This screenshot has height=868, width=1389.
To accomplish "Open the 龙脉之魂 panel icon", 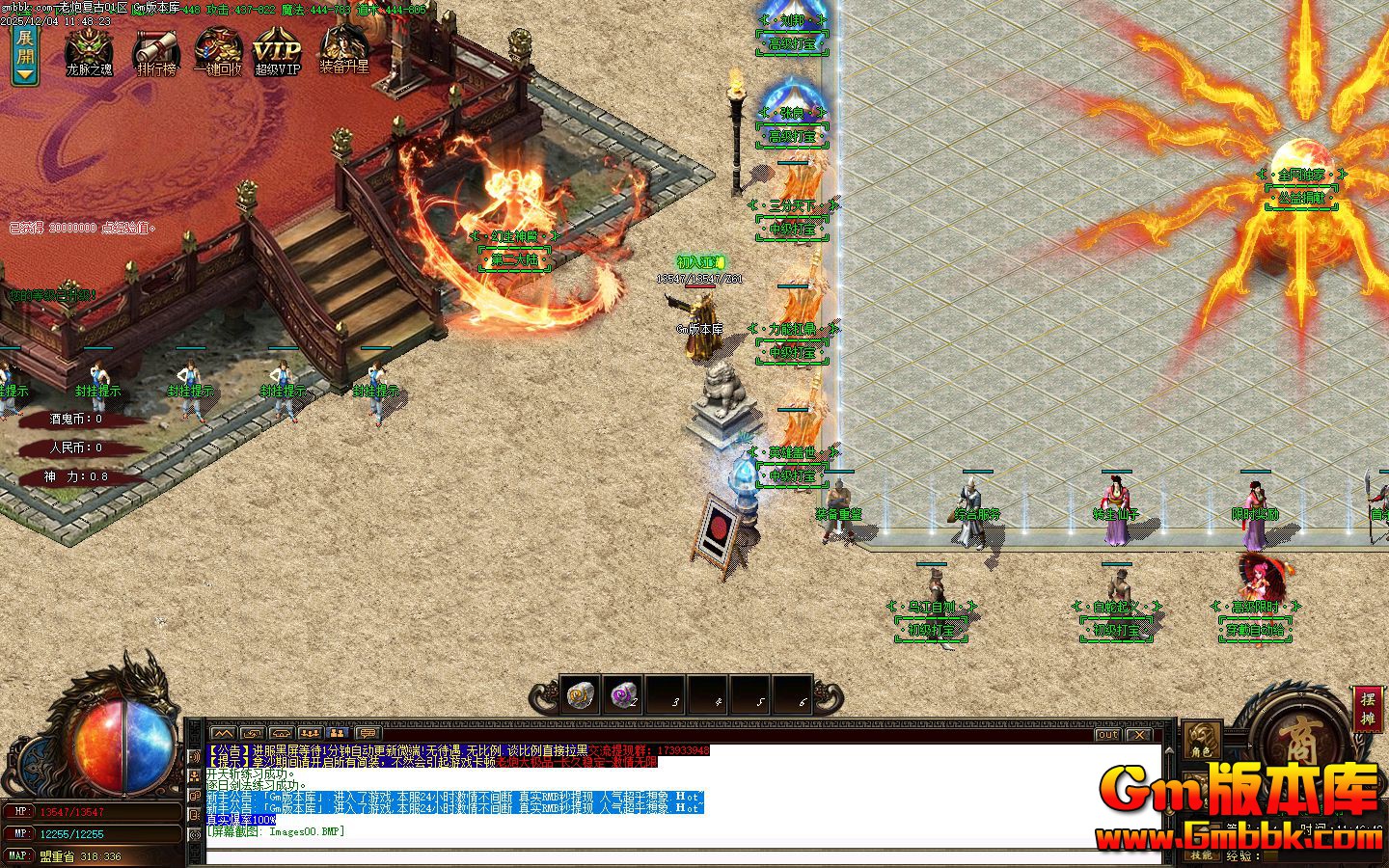I will click(90, 45).
